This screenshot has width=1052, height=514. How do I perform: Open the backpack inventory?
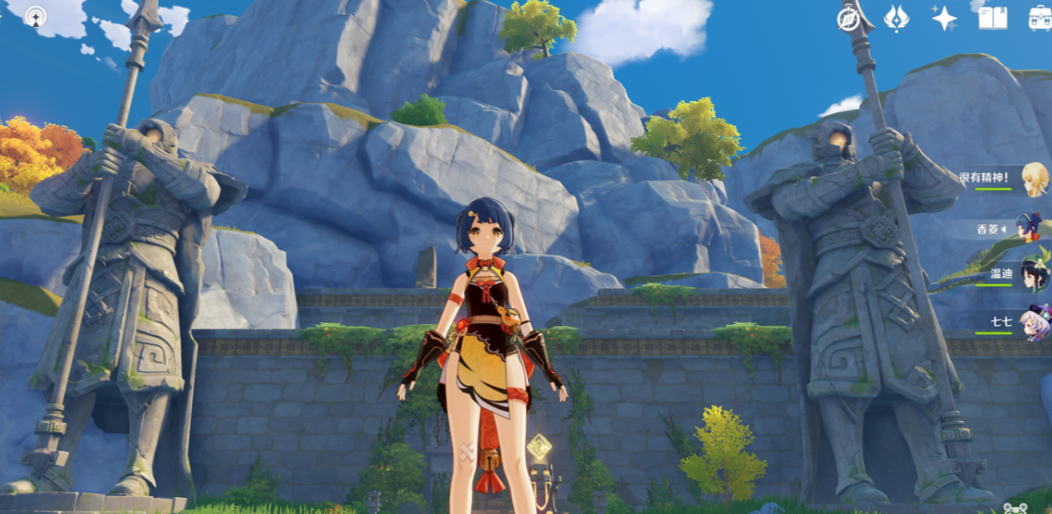point(1040,18)
